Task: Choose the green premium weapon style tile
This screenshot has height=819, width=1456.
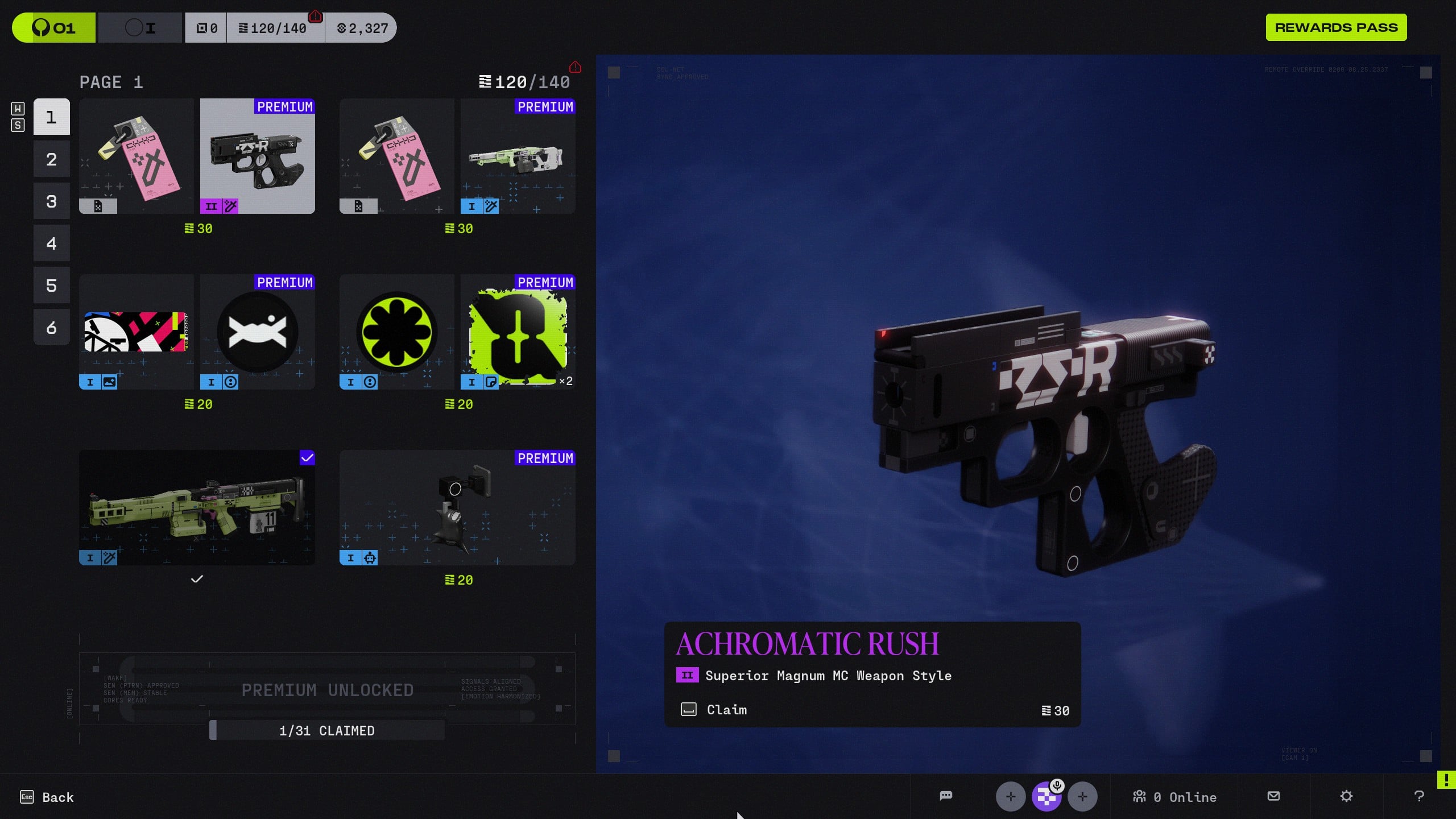Action: 518,156
